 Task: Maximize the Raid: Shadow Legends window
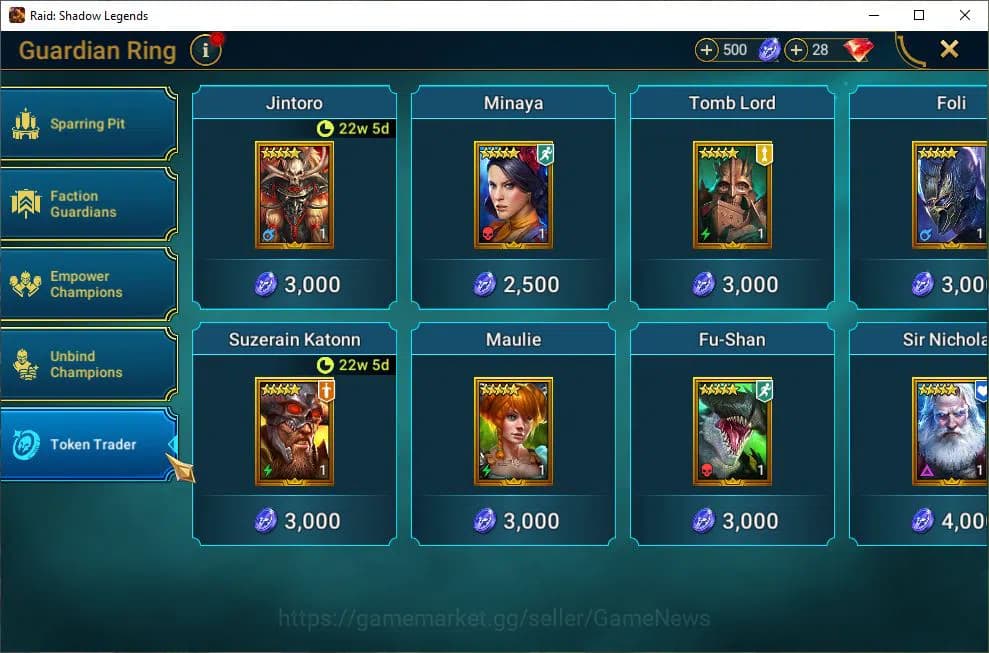(x=919, y=15)
